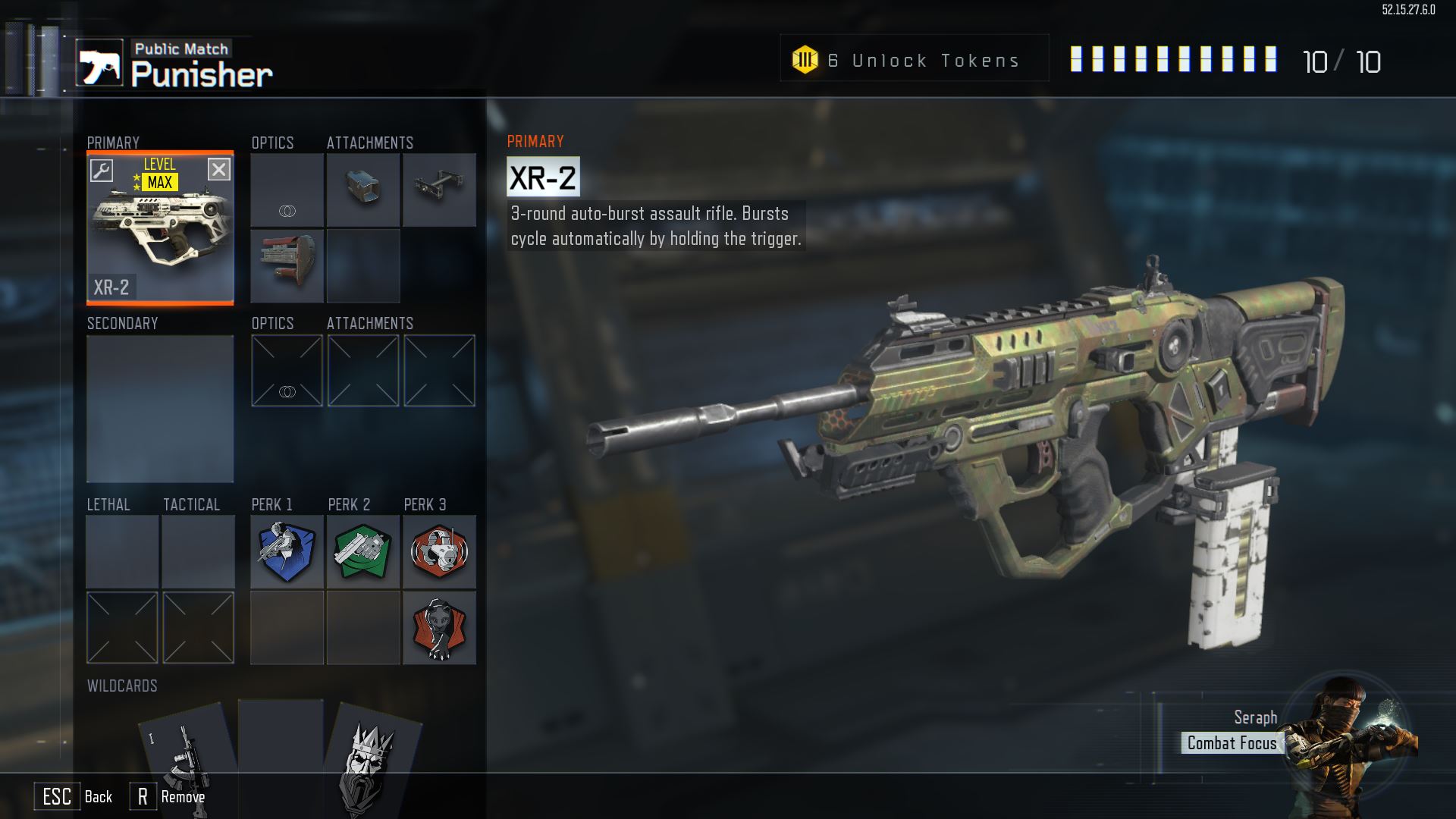
Task: Open the empty secondary weapon slot
Action: 160,408
